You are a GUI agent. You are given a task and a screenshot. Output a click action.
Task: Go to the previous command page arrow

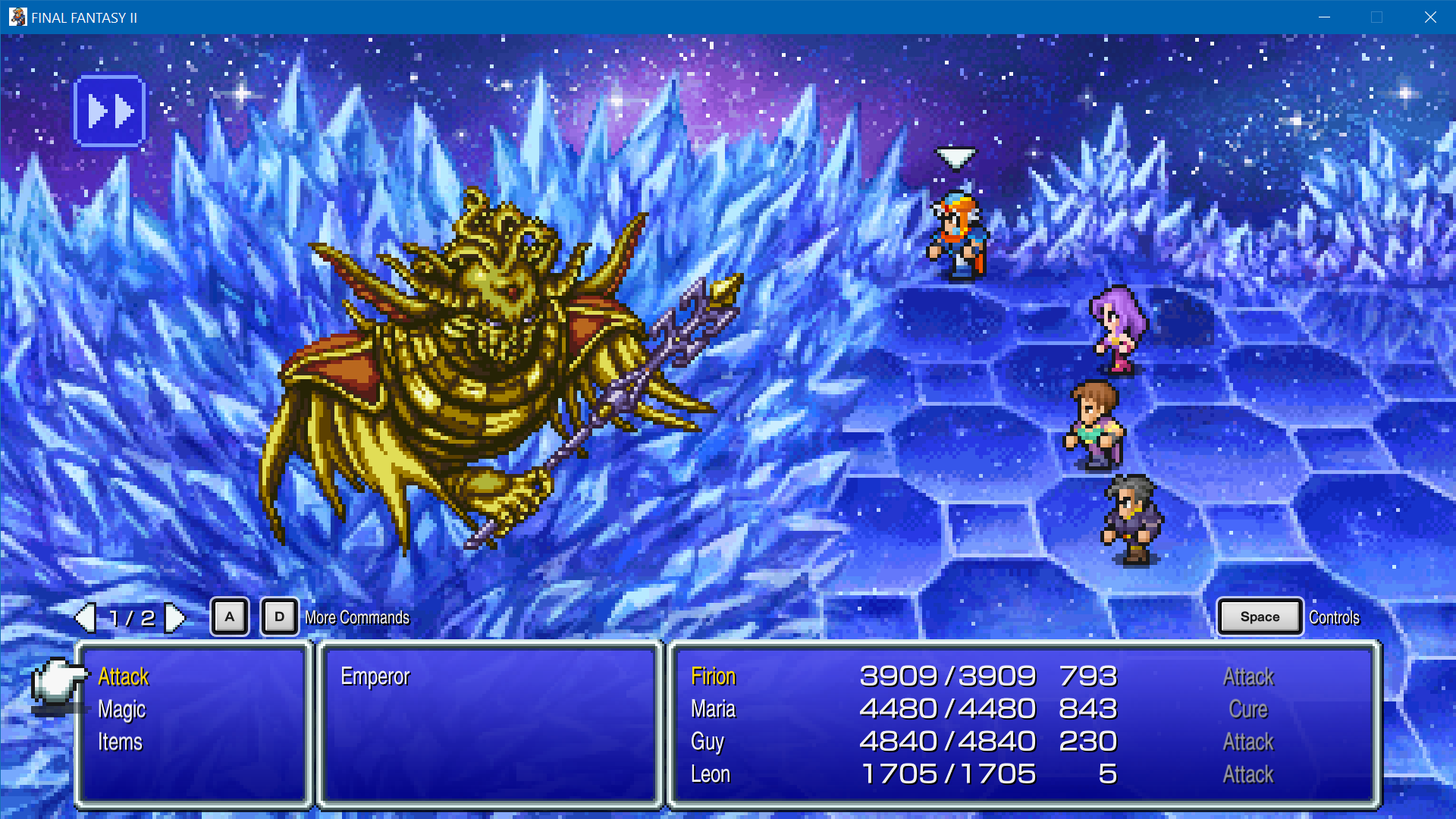click(x=86, y=618)
